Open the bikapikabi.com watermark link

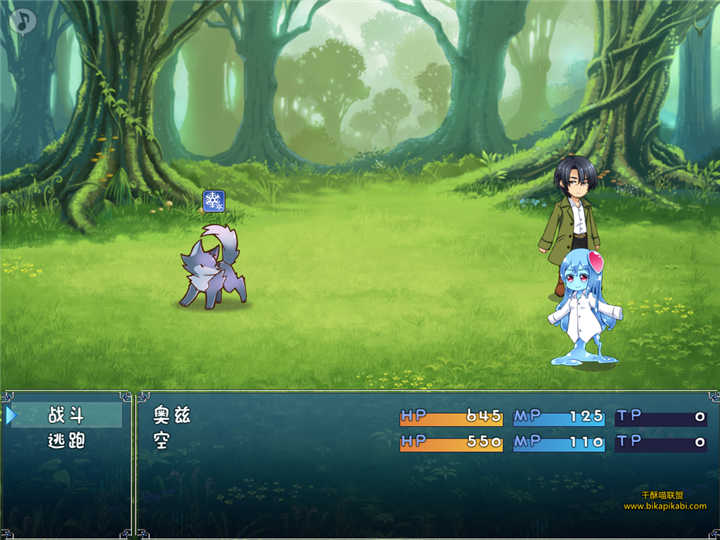click(x=664, y=506)
